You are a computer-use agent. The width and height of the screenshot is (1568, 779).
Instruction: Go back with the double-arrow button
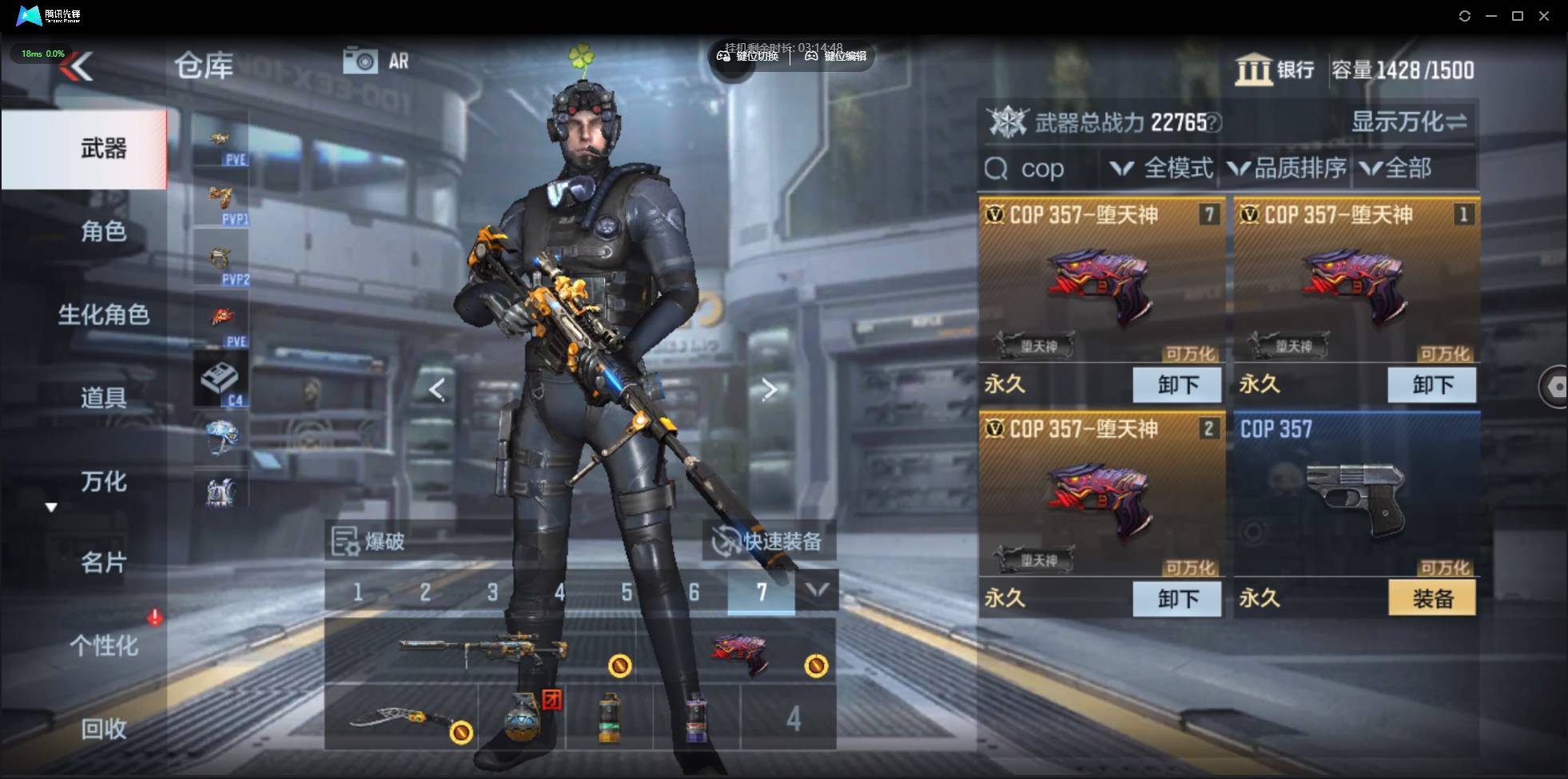[x=78, y=66]
